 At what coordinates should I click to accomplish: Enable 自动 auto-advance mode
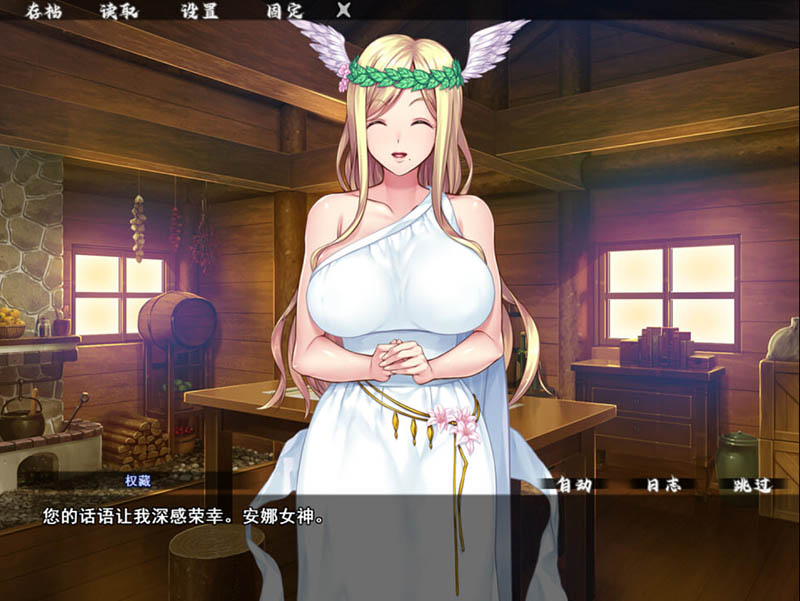click(574, 485)
